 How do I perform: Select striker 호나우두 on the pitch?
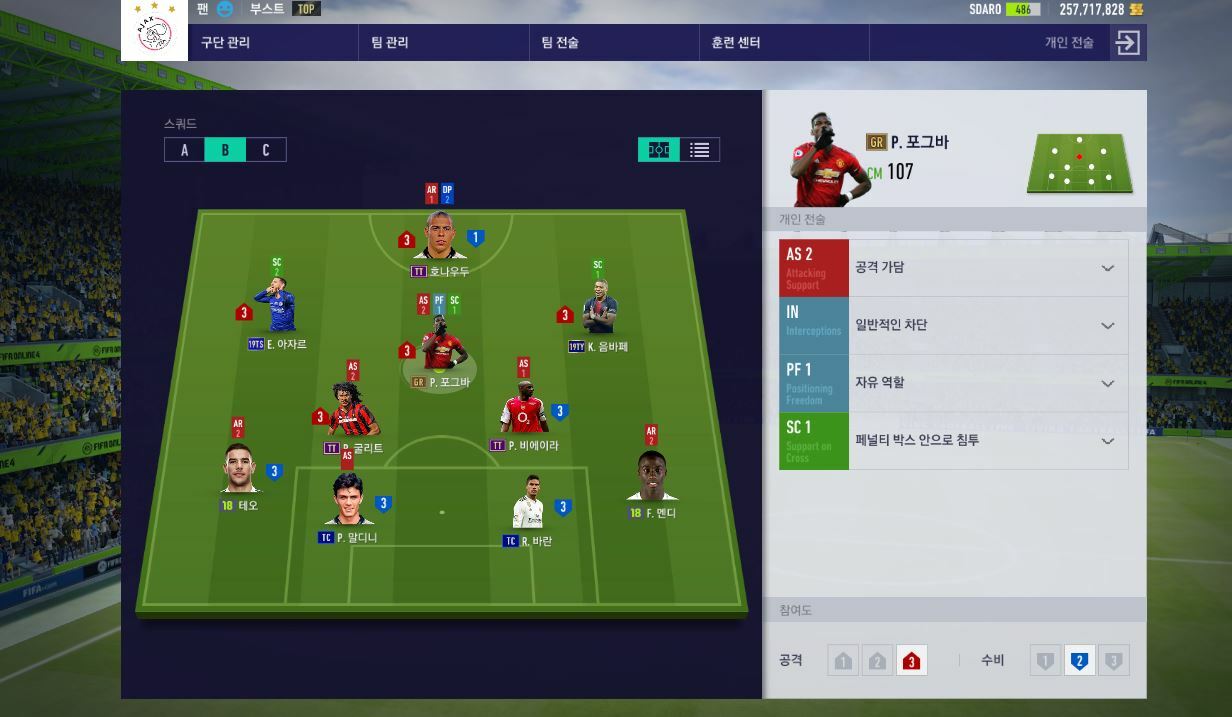[x=441, y=237]
